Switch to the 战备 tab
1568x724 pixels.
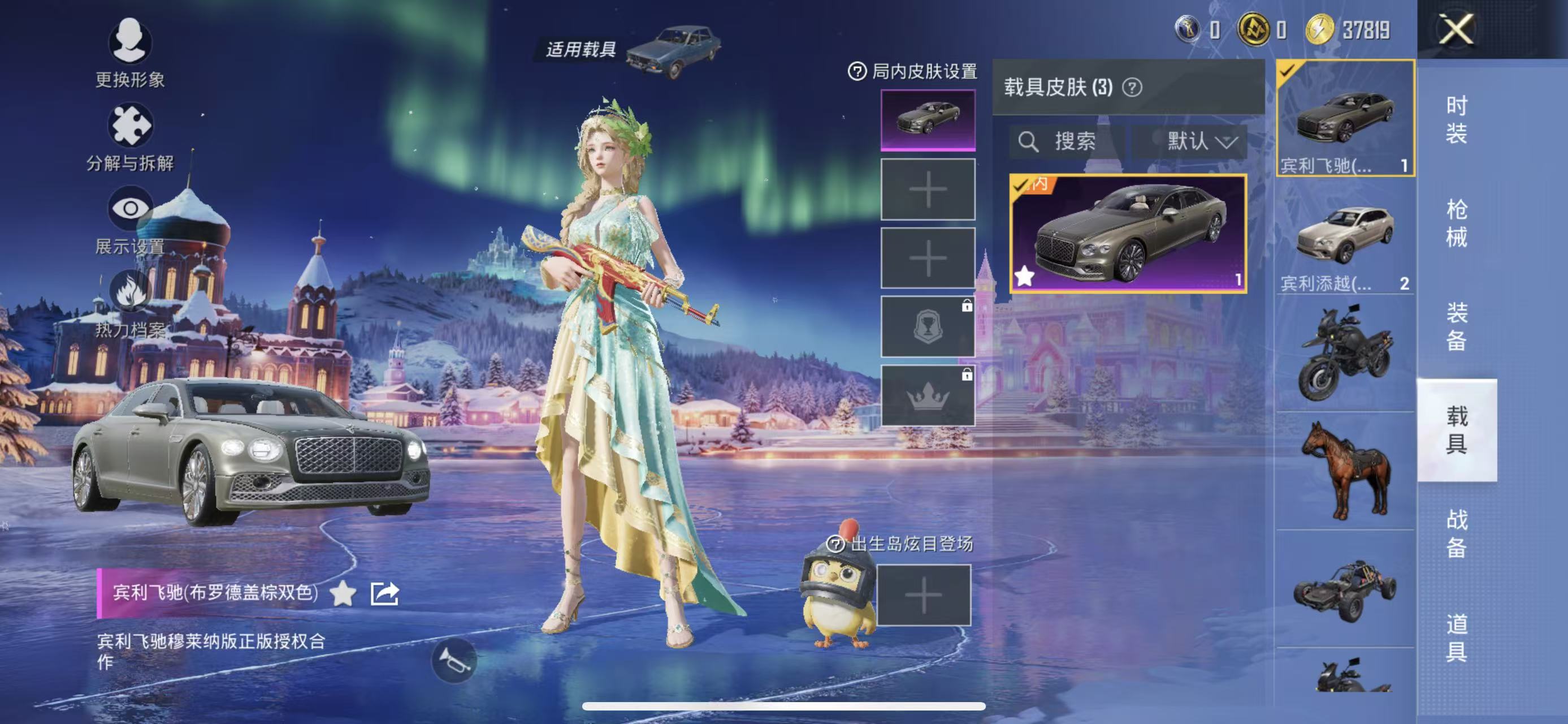point(1456,533)
